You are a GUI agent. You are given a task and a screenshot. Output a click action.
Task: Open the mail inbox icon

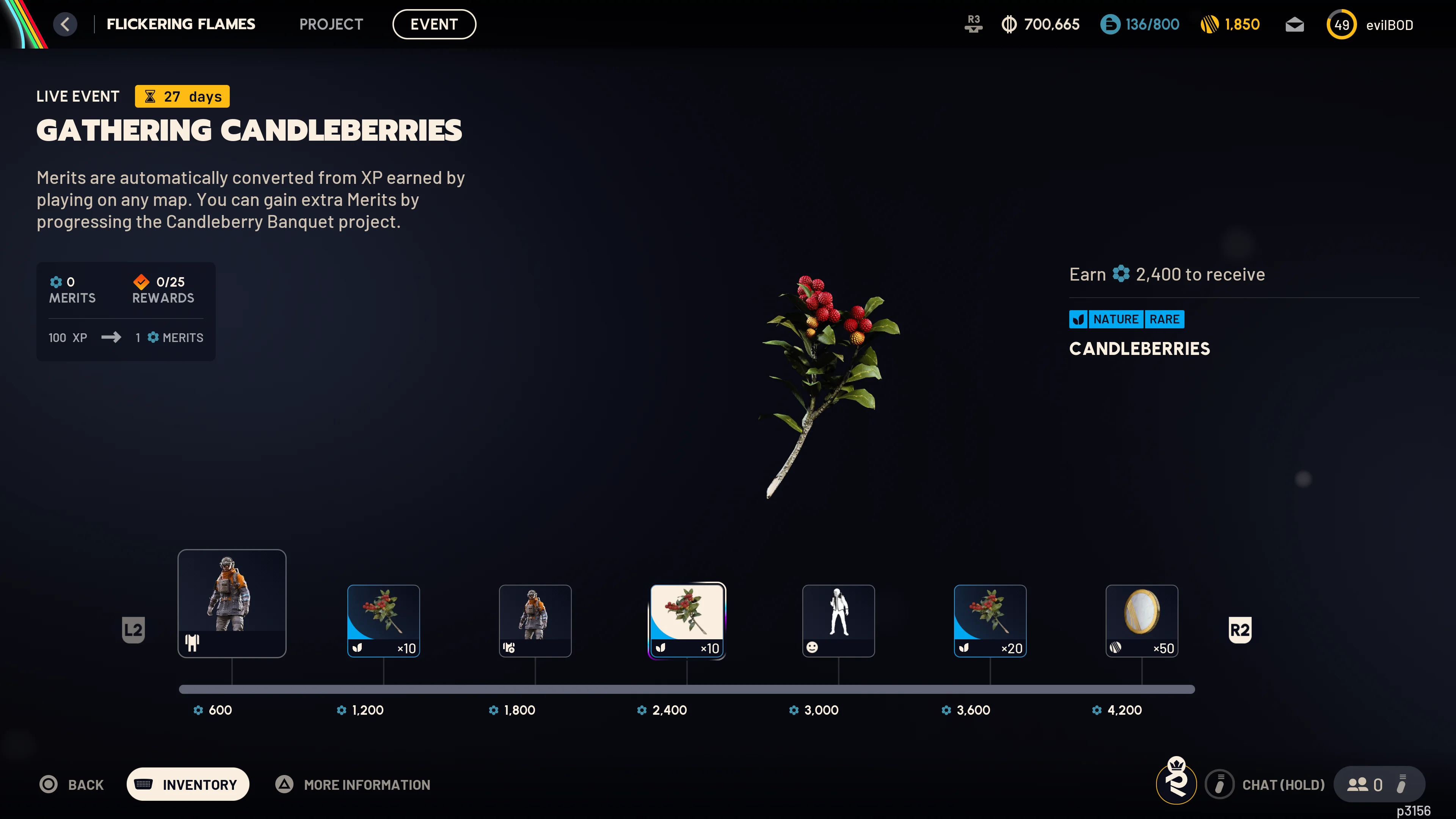click(1294, 24)
